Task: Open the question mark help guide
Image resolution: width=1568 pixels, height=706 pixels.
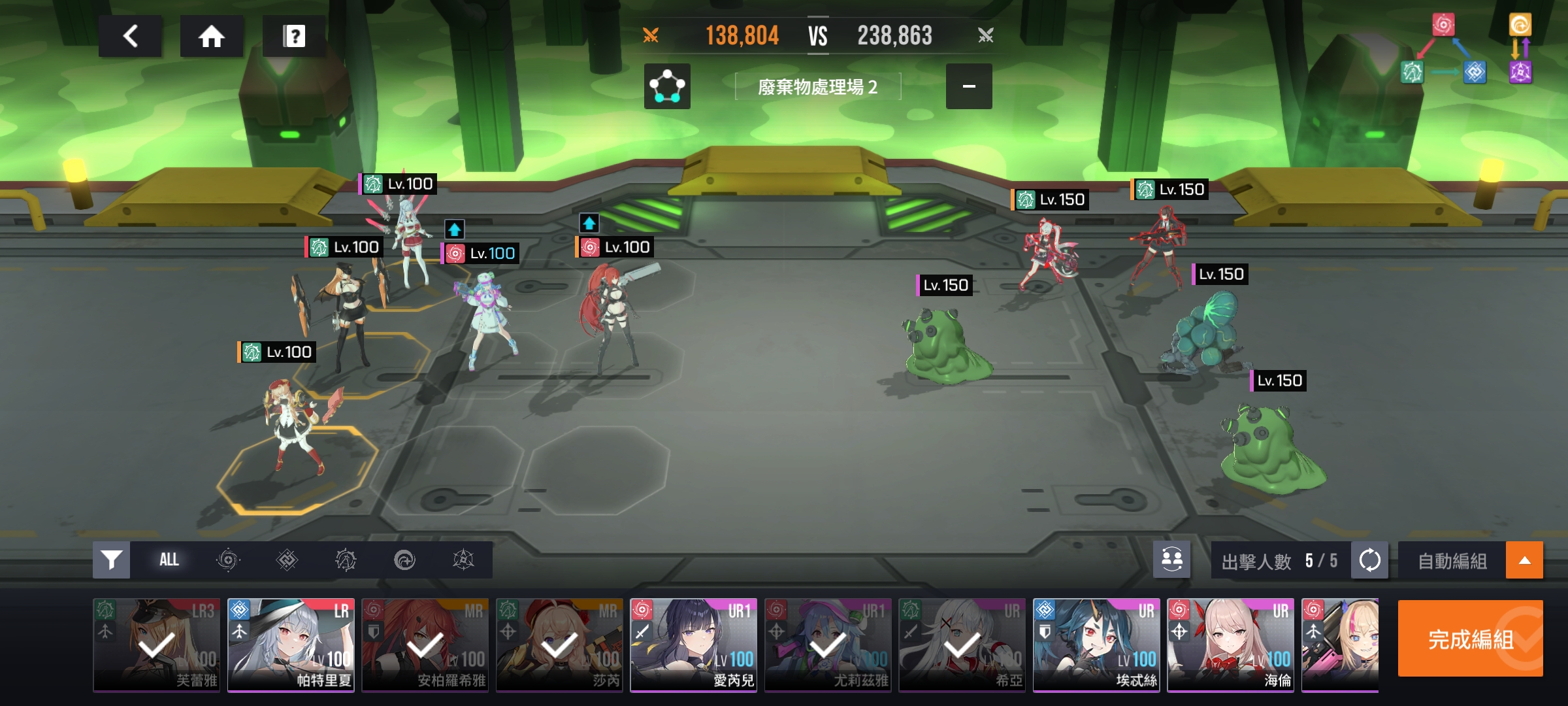Action: pyautogui.click(x=294, y=36)
